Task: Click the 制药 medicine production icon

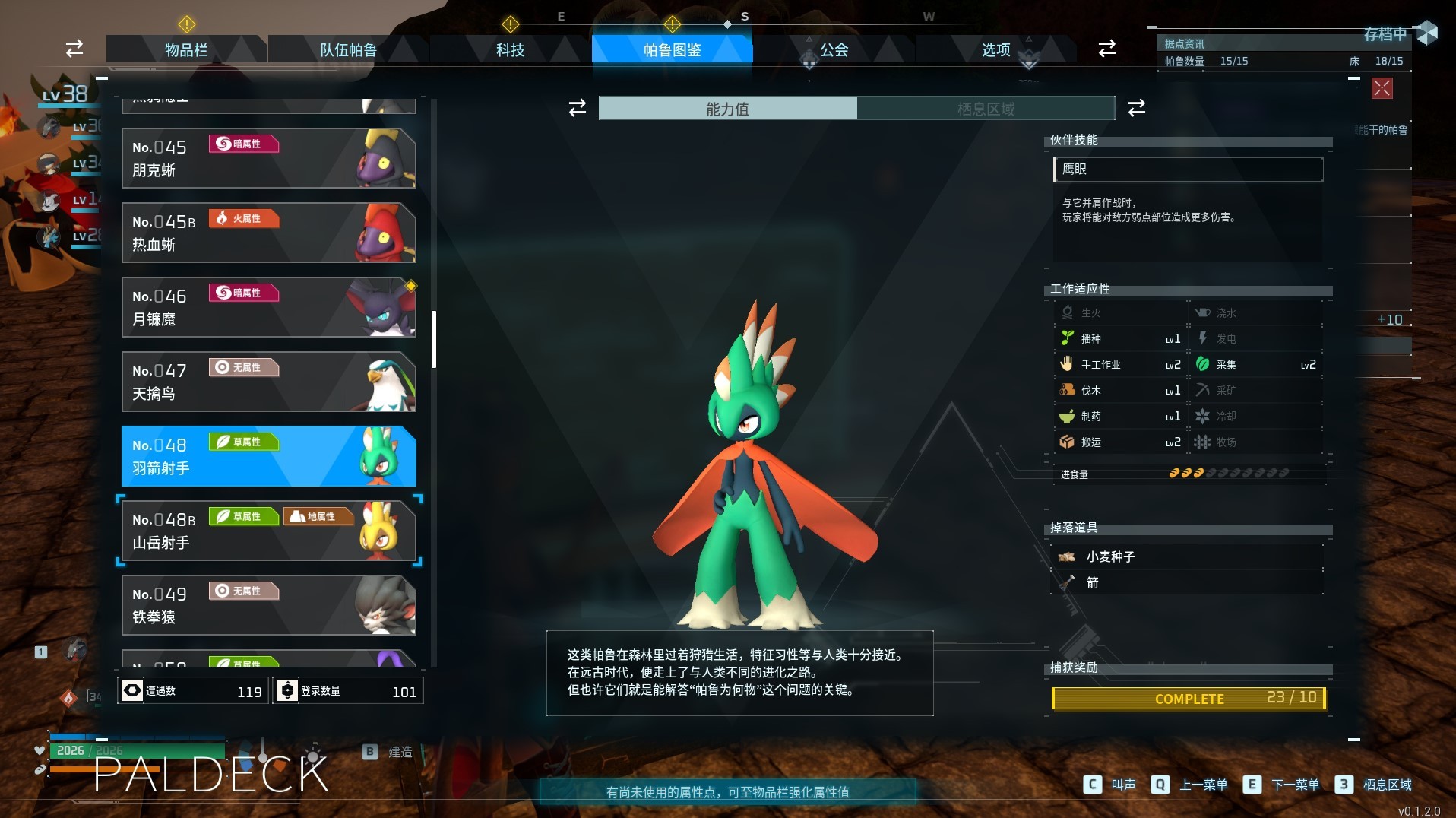Action: (x=1068, y=416)
